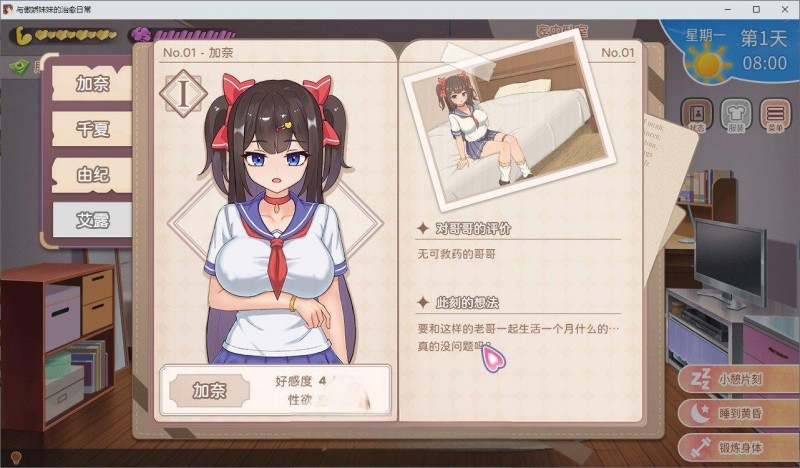Choose the 艾露 character tab

(92, 219)
